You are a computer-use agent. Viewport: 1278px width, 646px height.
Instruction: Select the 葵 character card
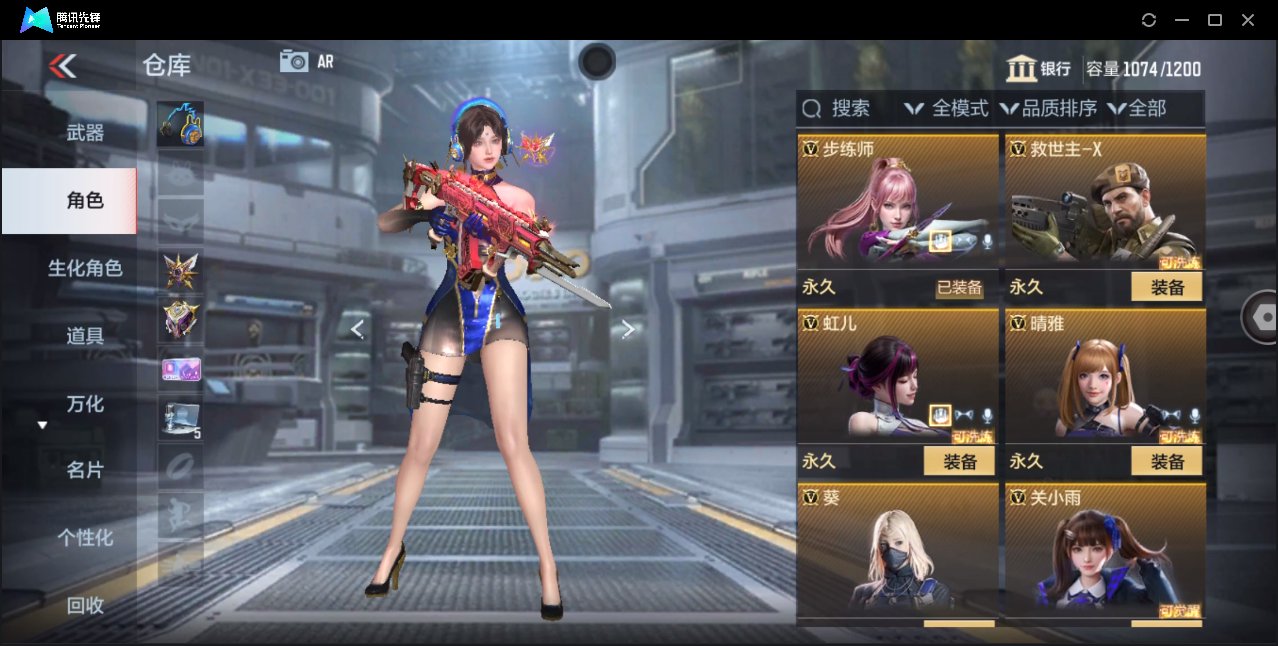[897, 548]
